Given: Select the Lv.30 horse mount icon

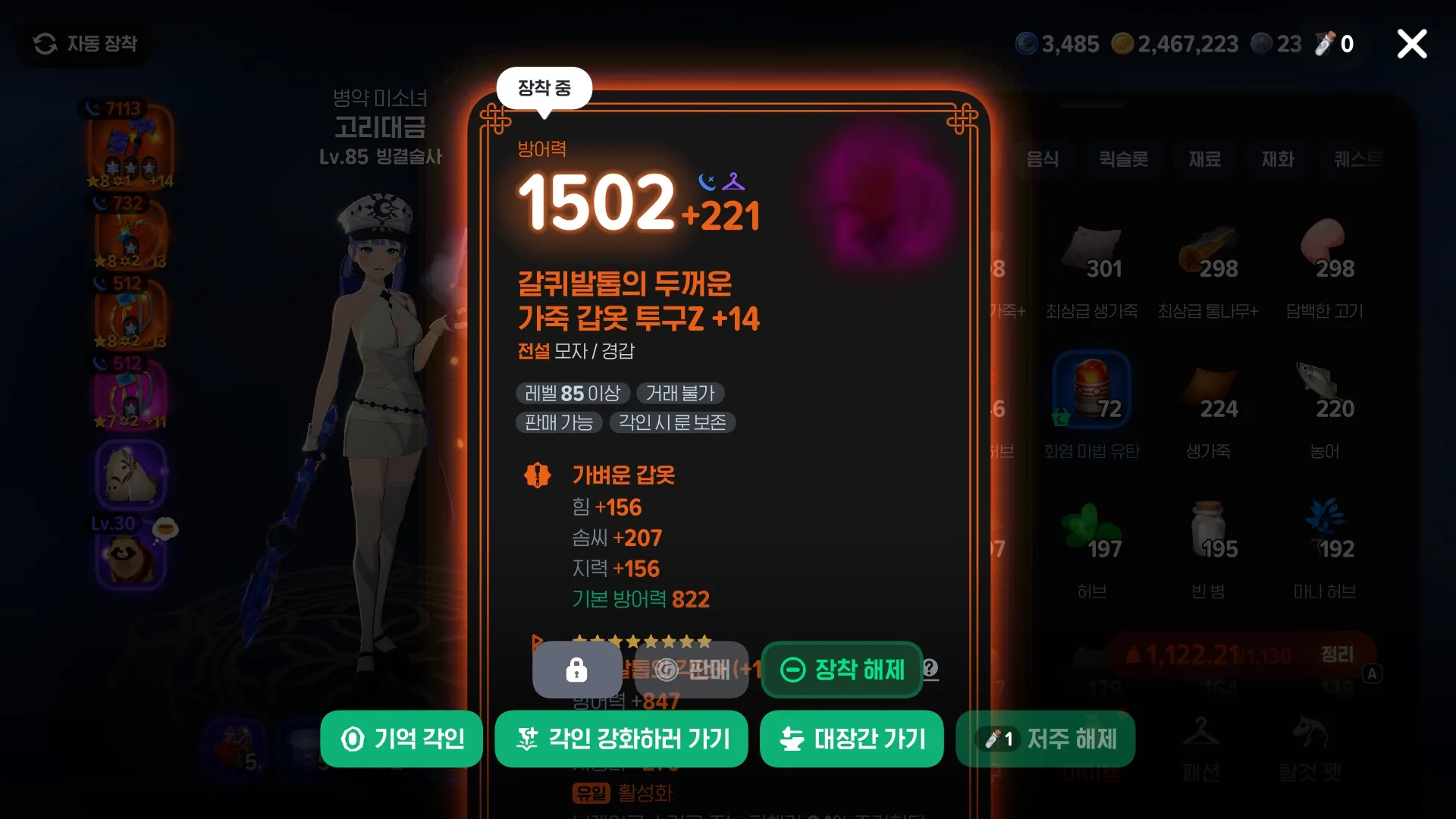Looking at the screenshot, I should (x=130, y=476).
